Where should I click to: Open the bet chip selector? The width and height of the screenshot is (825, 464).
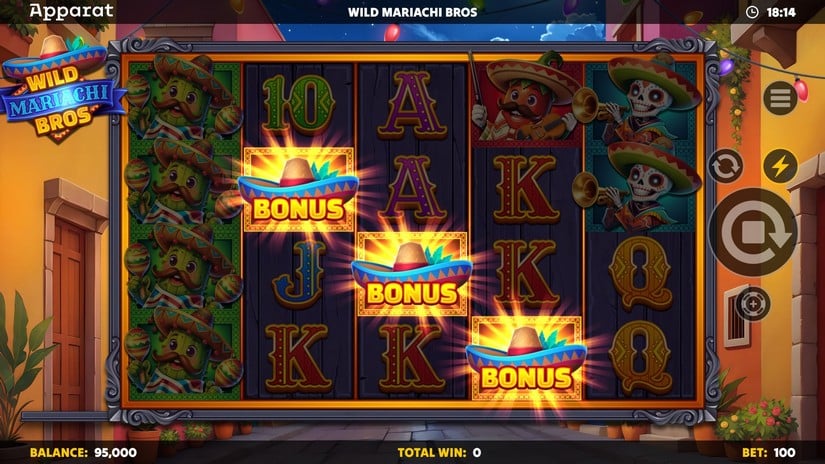coord(752,302)
